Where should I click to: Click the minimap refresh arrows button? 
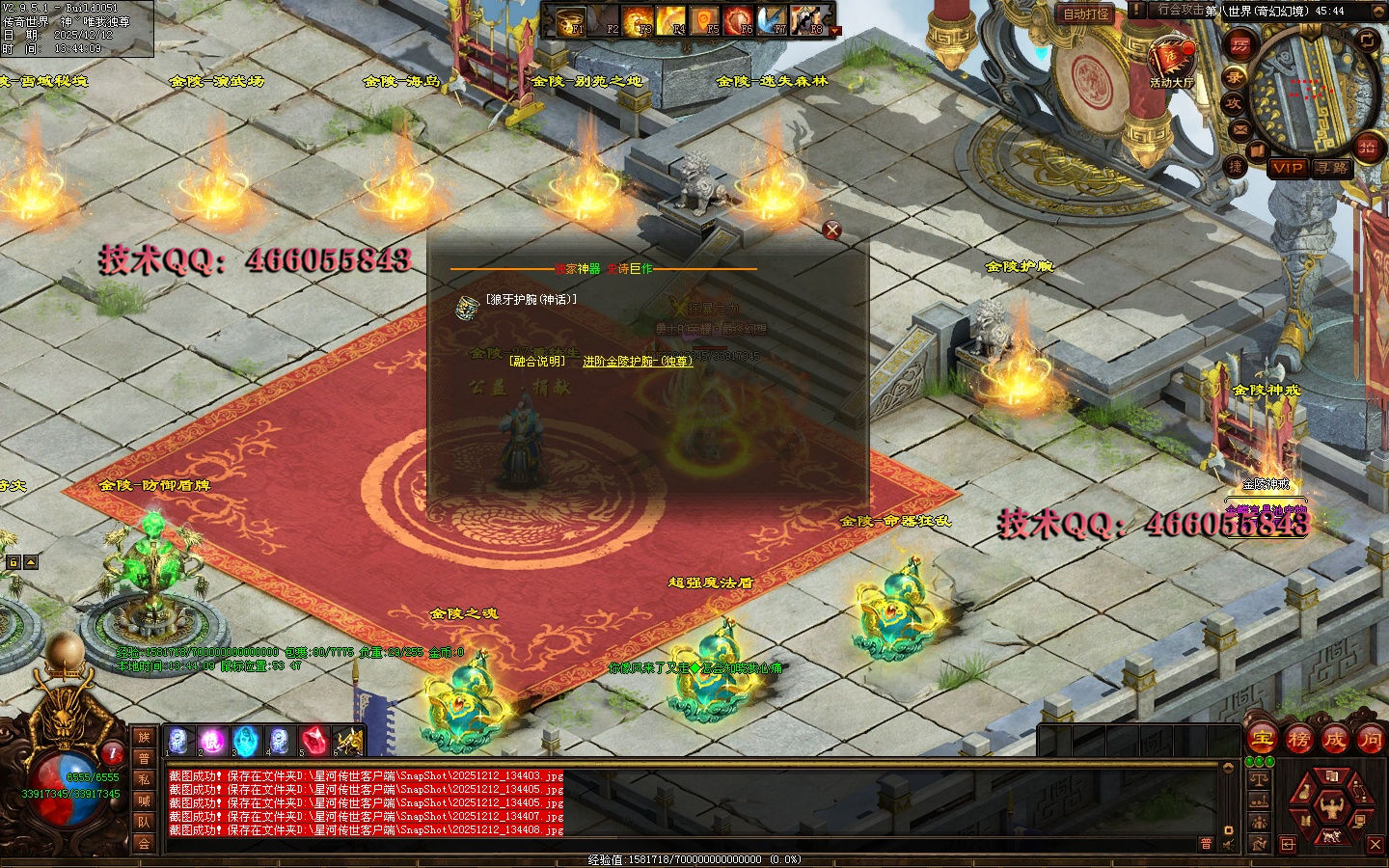[x=1369, y=39]
